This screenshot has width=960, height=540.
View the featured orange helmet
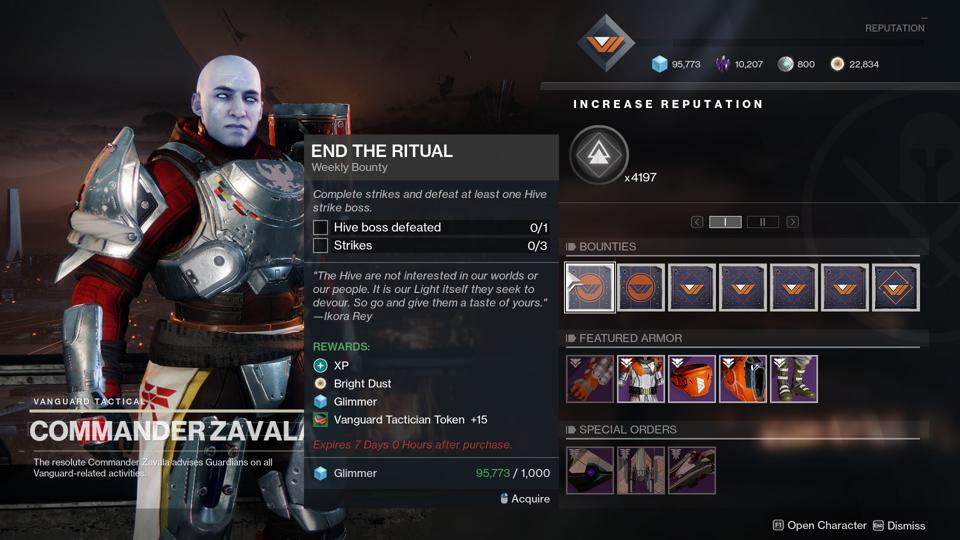(692, 379)
